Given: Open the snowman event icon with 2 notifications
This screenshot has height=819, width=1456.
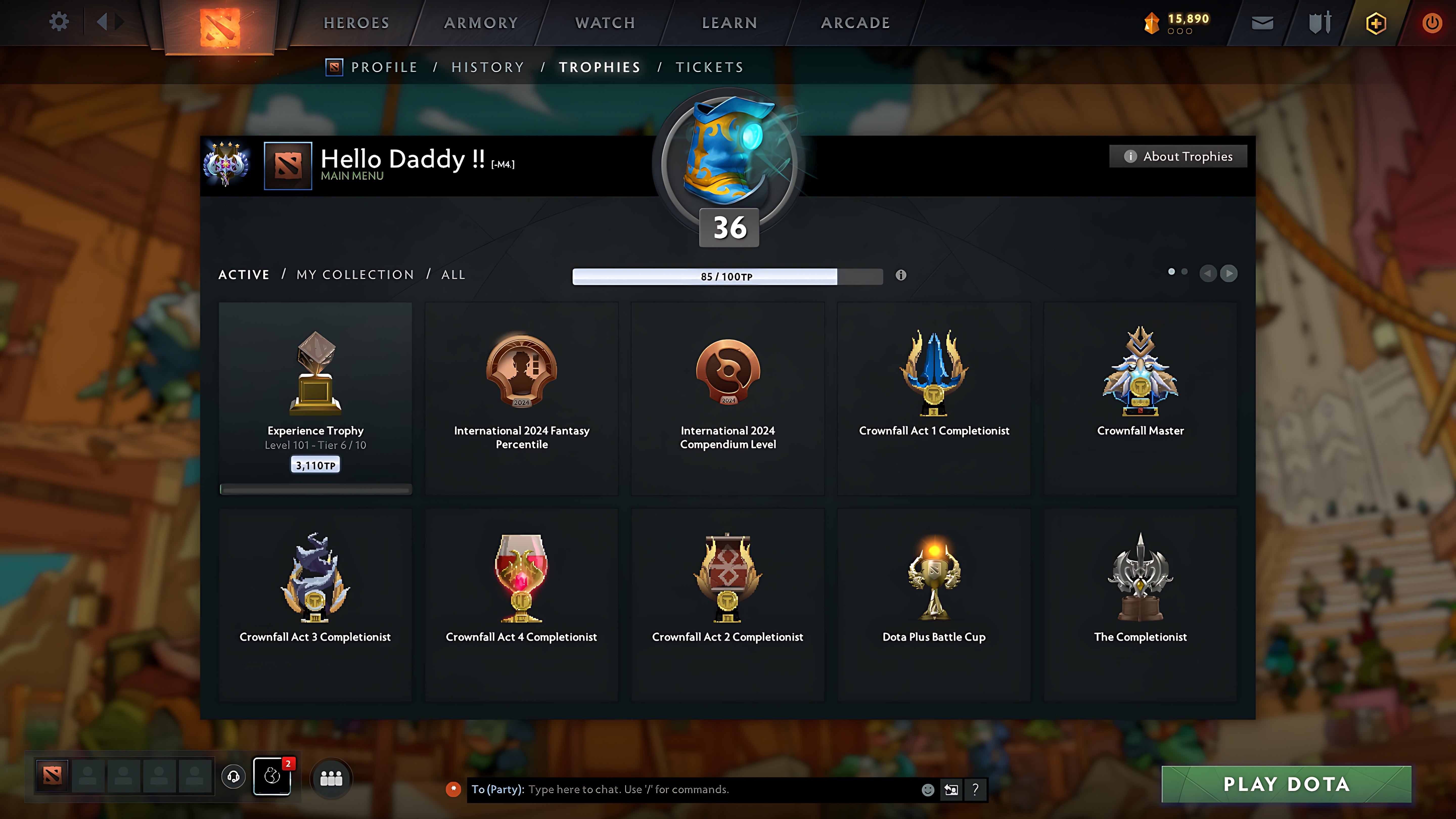Looking at the screenshot, I should tap(272, 777).
